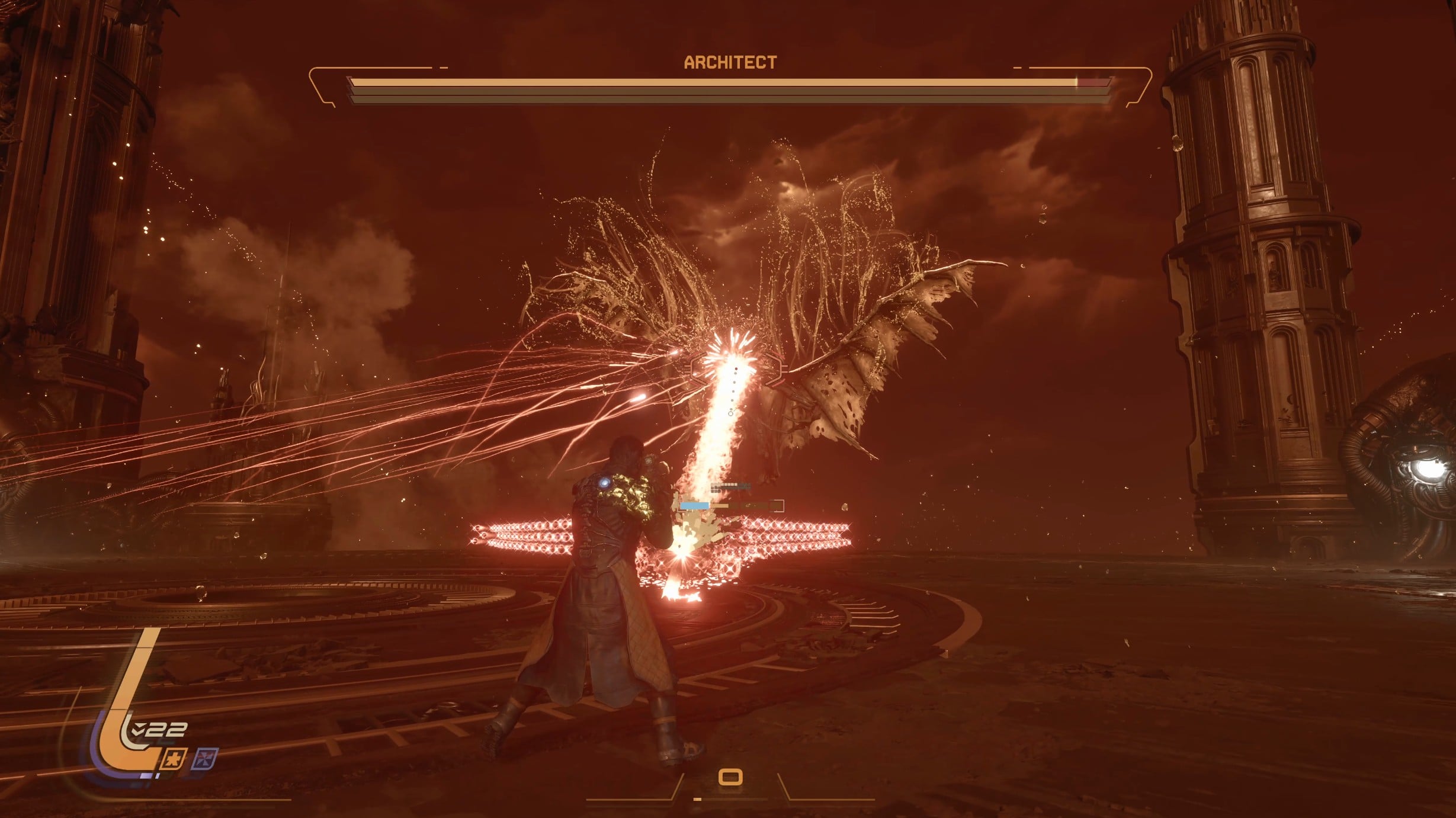
Task: Activate the purple pinwheel icon
Action: point(206,759)
